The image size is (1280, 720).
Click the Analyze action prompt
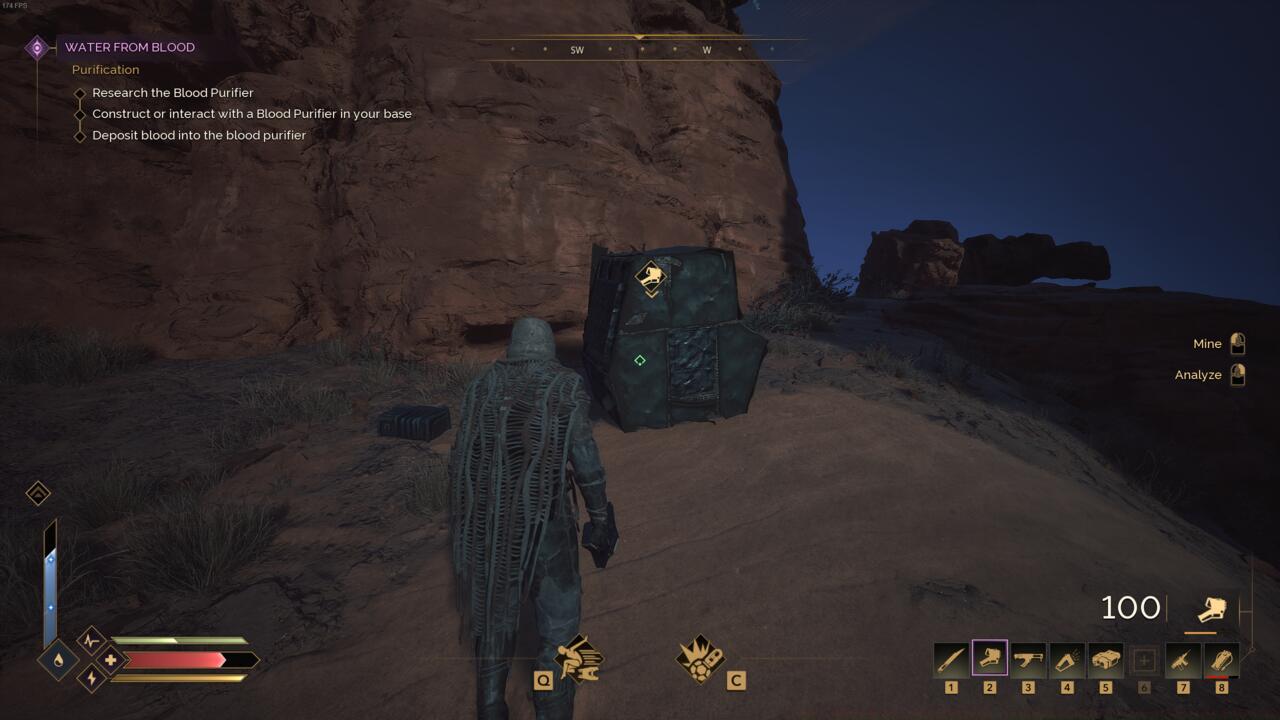click(x=1198, y=374)
